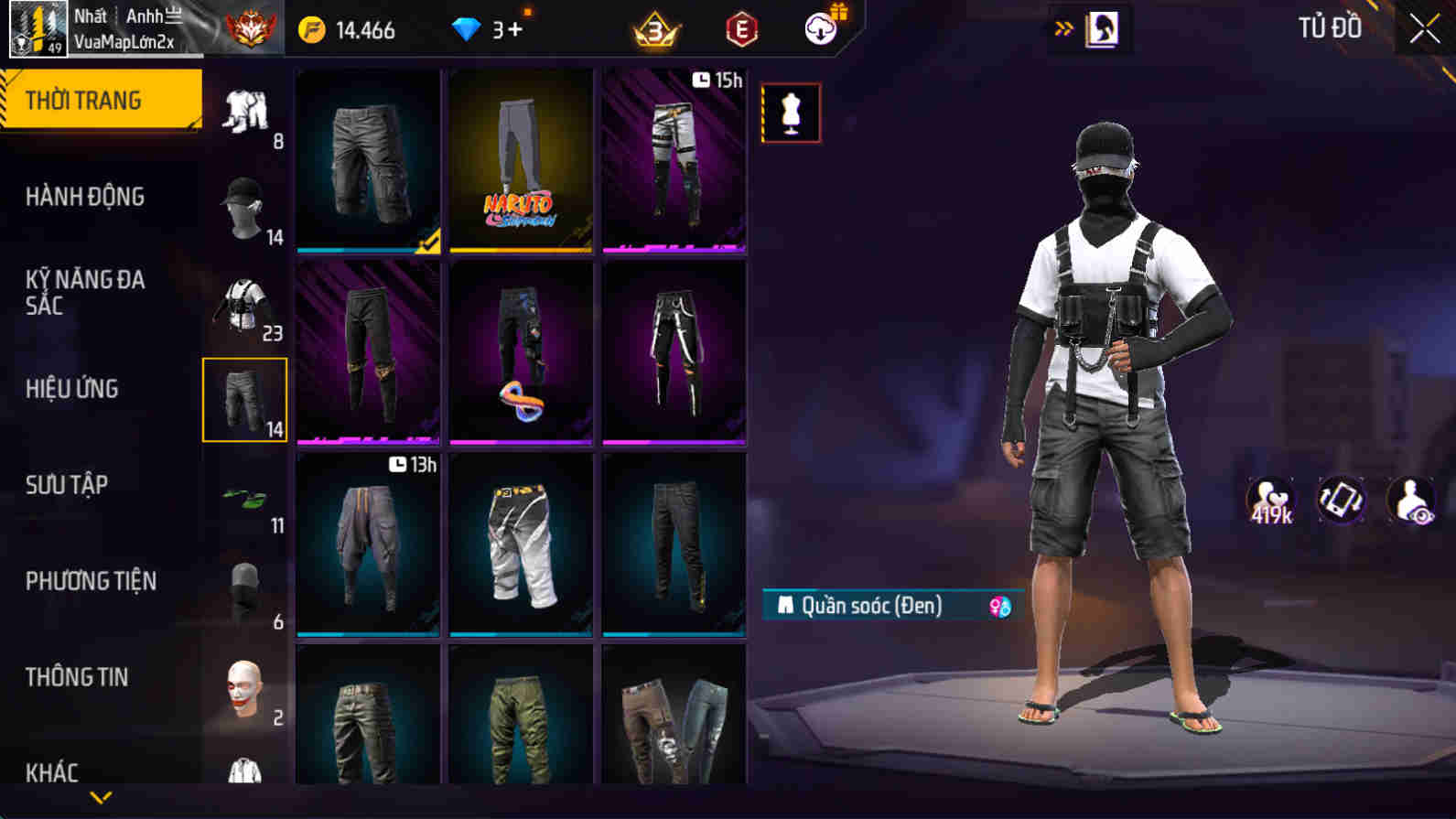Switch to the HÀNH ĐỘNG menu tab
The height and width of the screenshot is (819, 1456).
pos(88,196)
